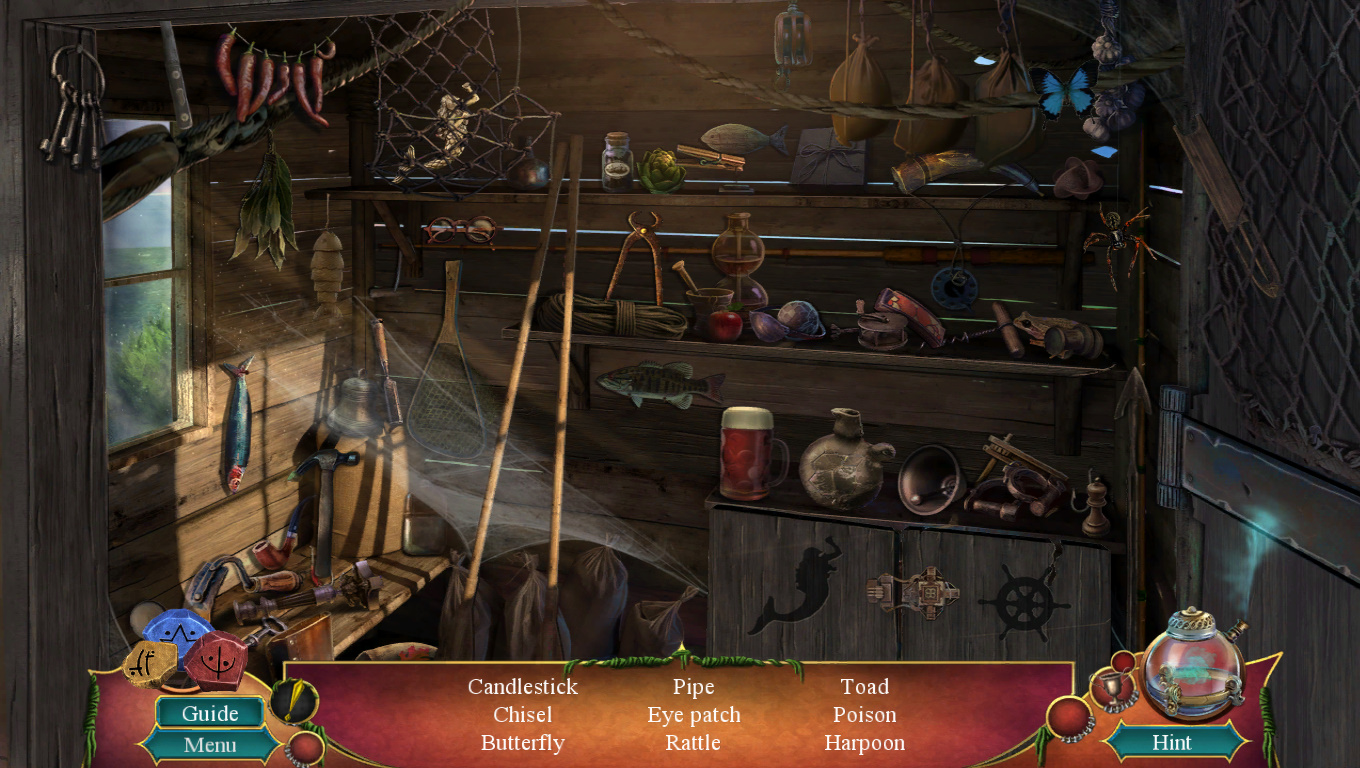Image resolution: width=1360 pixels, height=768 pixels.
Task: Open the game Menu
Action: point(210,745)
